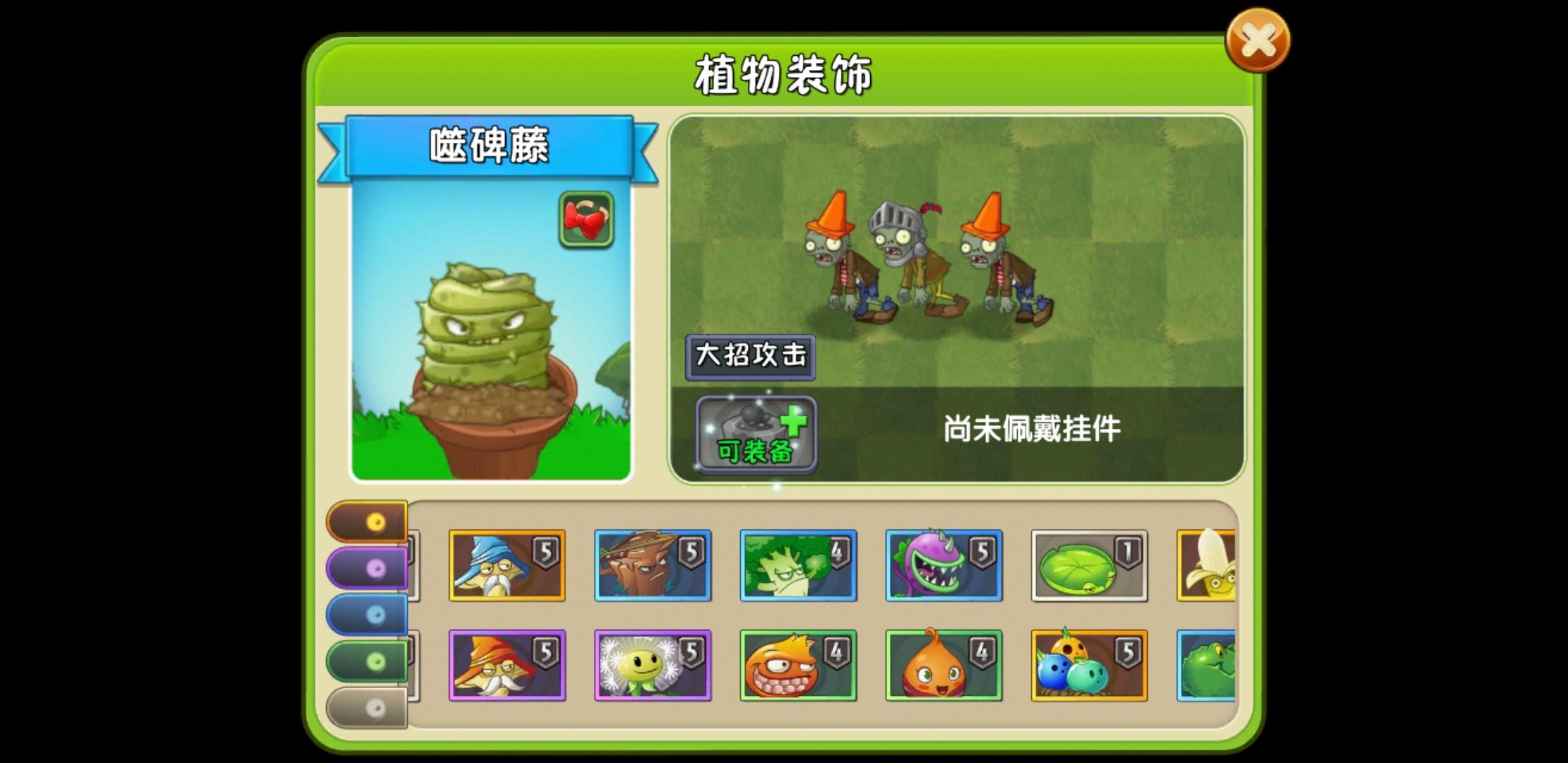Select the Lily Pad plant thumbnail
Screen dimensions: 1568x763
click(1090, 566)
